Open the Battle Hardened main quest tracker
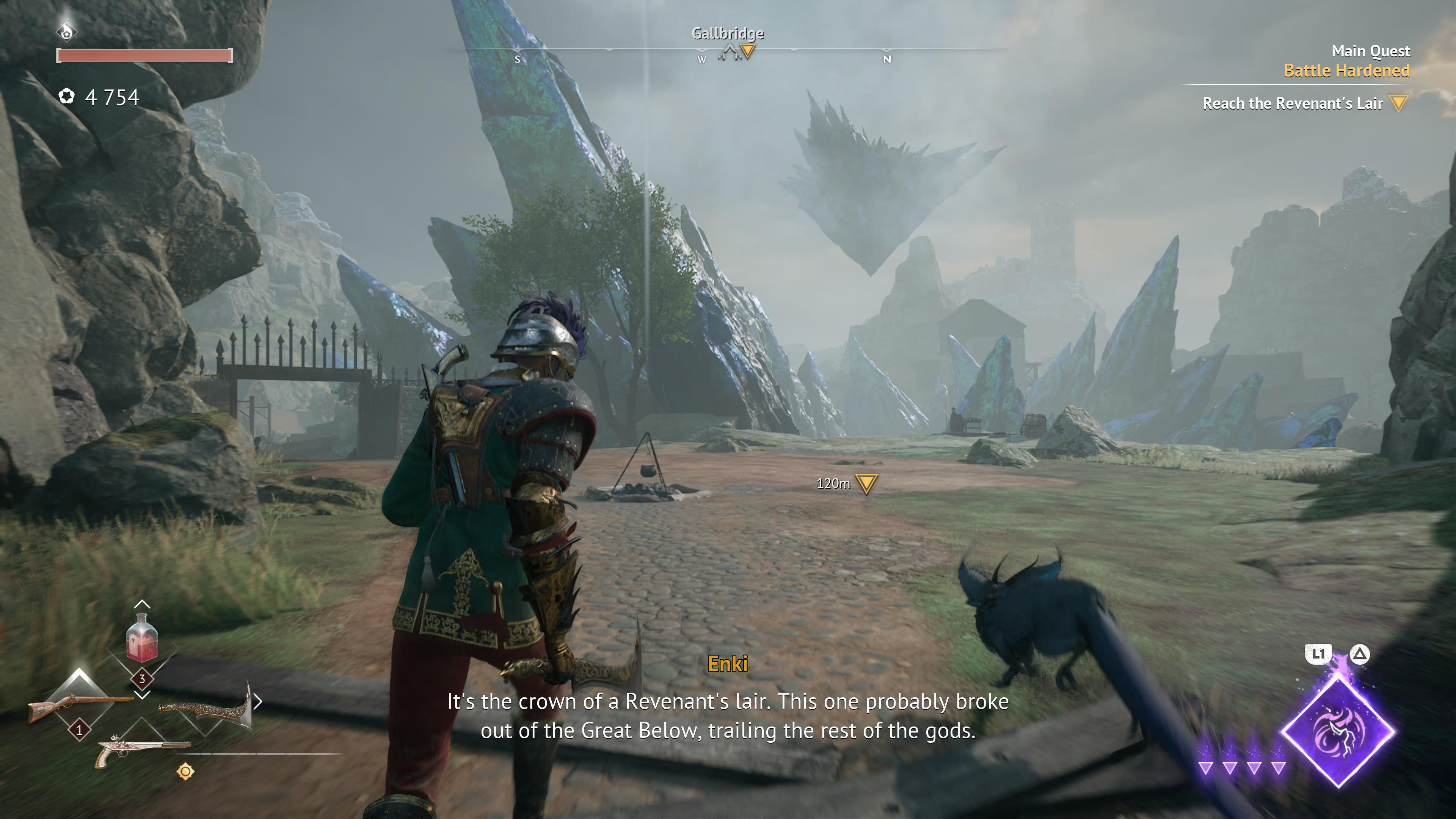This screenshot has width=1456, height=819. click(x=1346, y=71)
